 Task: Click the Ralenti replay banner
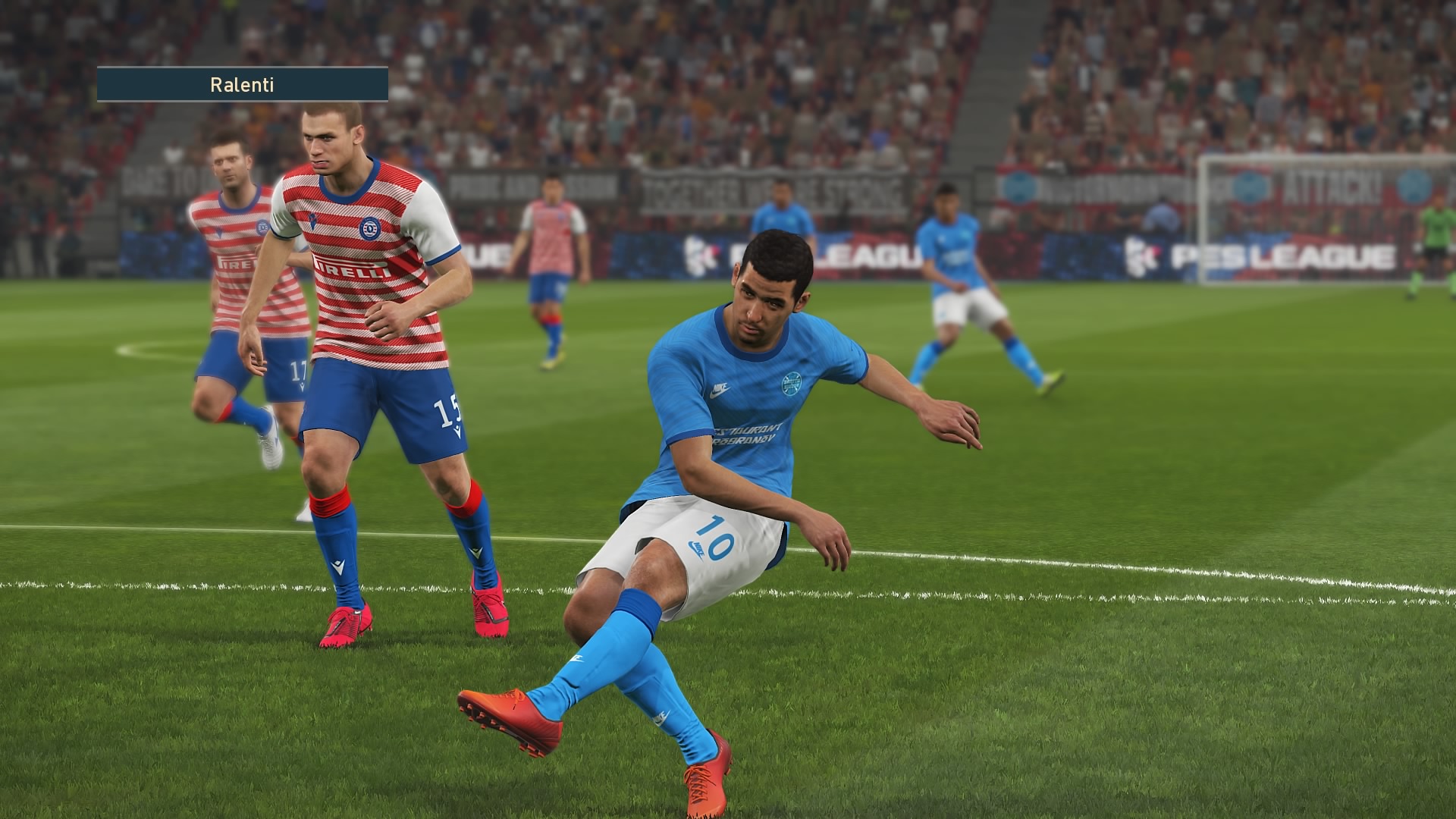point(242,84)
